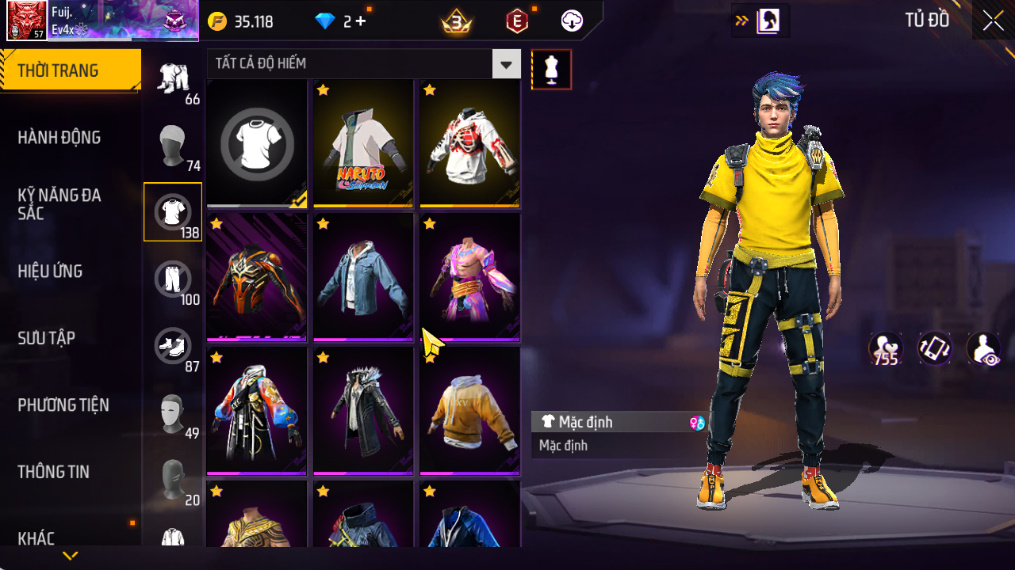Choose the Phương Tiện section
The image size is (1015, 570).
point(63,405)
